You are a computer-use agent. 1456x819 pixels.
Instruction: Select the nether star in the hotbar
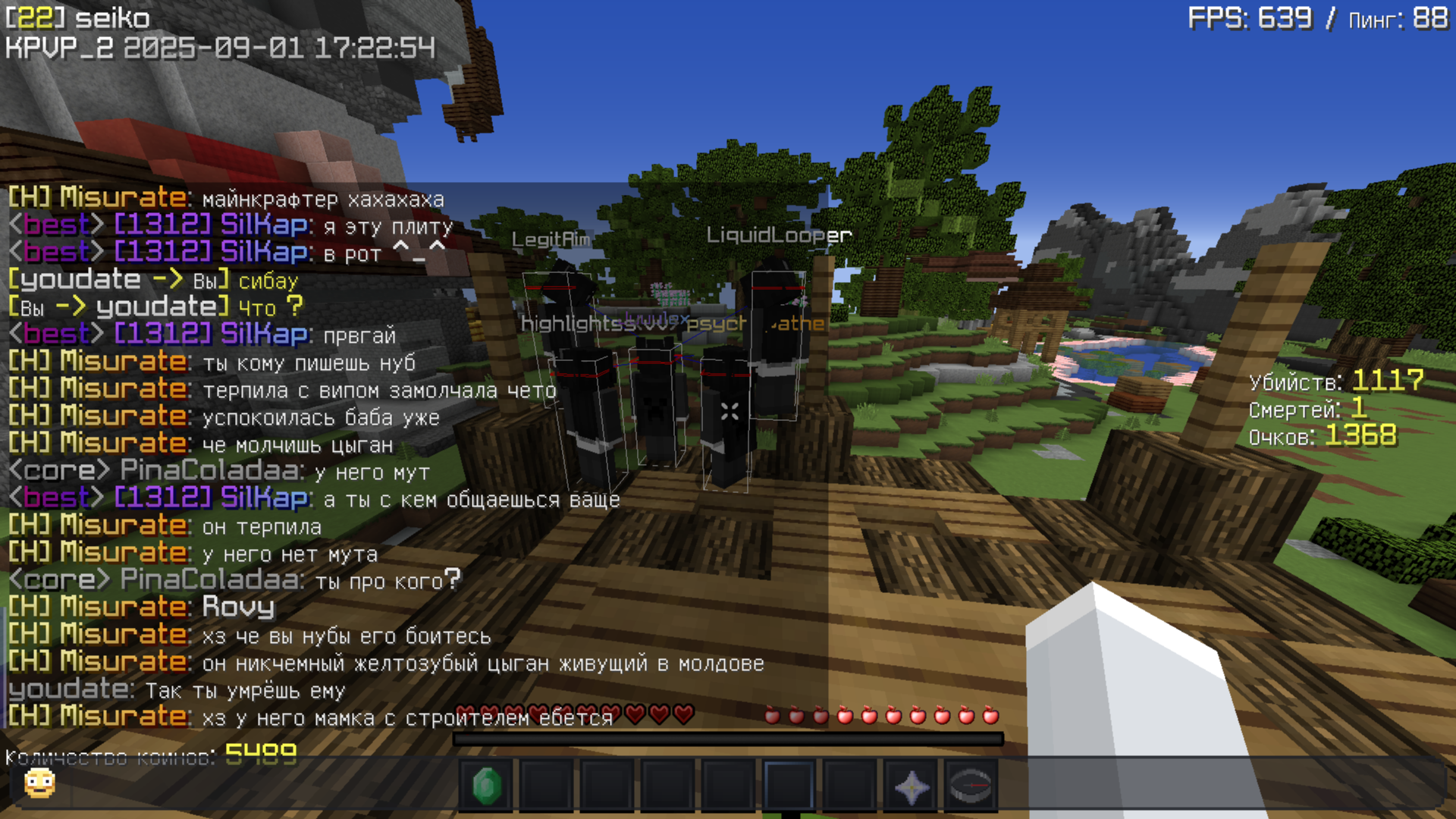click(x=913, y=786)
